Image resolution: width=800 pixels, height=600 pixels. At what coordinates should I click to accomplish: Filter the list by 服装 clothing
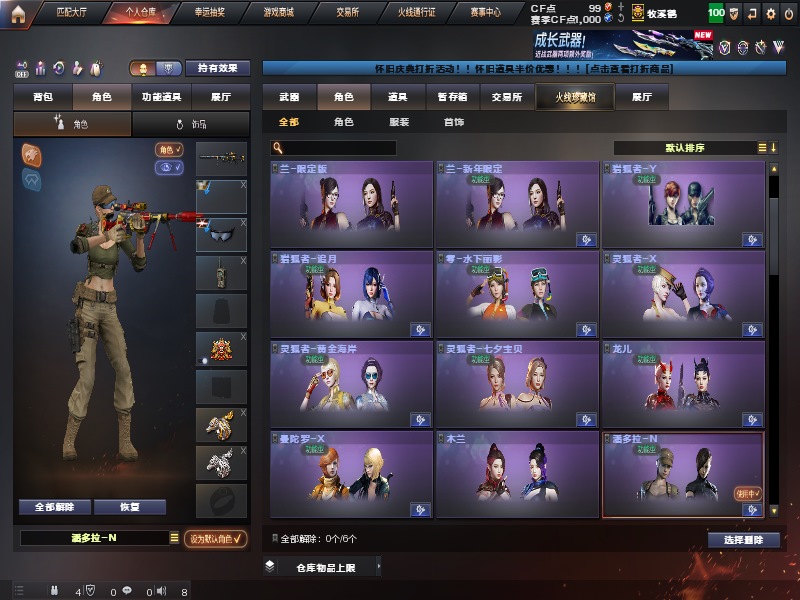pyautogui.click(x=398, y=122)
